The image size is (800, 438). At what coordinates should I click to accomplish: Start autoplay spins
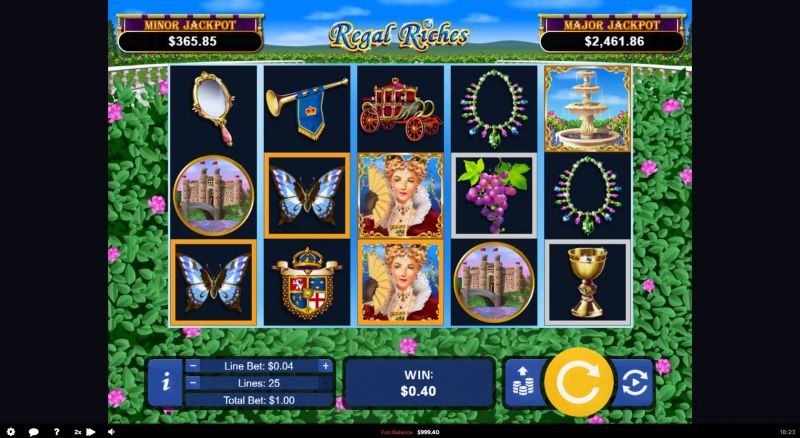coord(633,382)
